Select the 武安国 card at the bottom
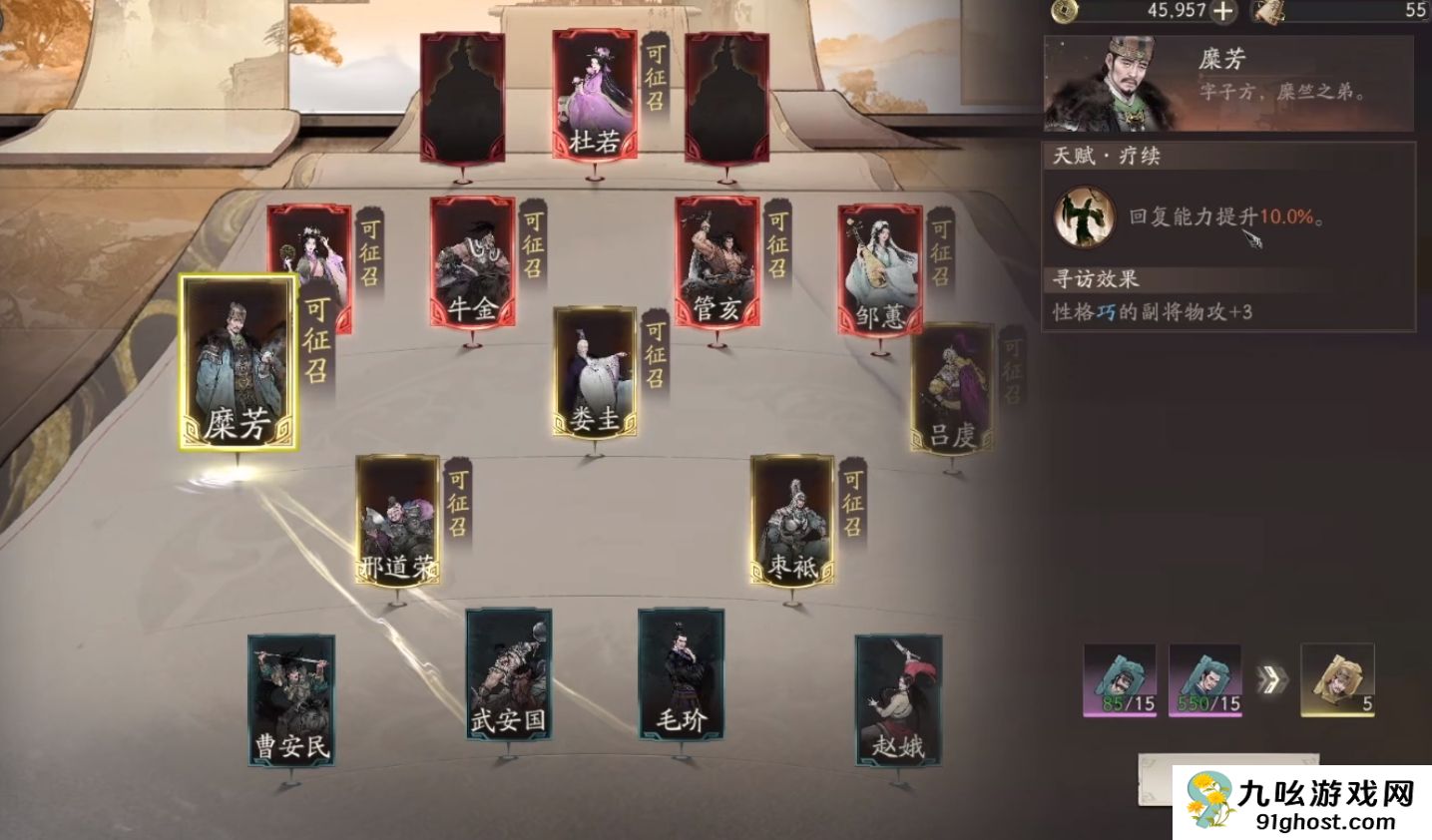The width and height of the screenshot is (1432, 840). pyautogui.click(x=510, y=673)
